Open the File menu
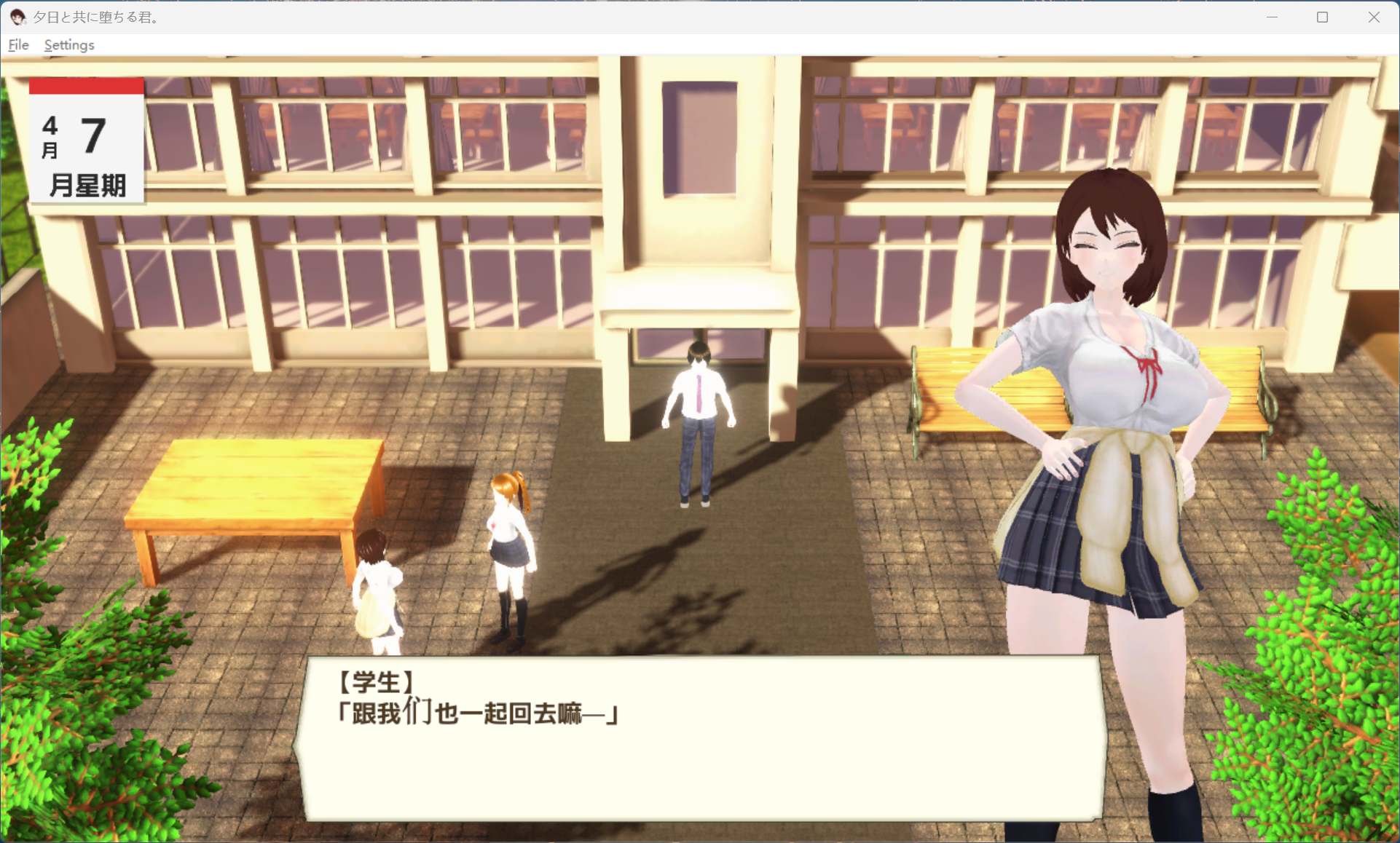 (17, 44)
